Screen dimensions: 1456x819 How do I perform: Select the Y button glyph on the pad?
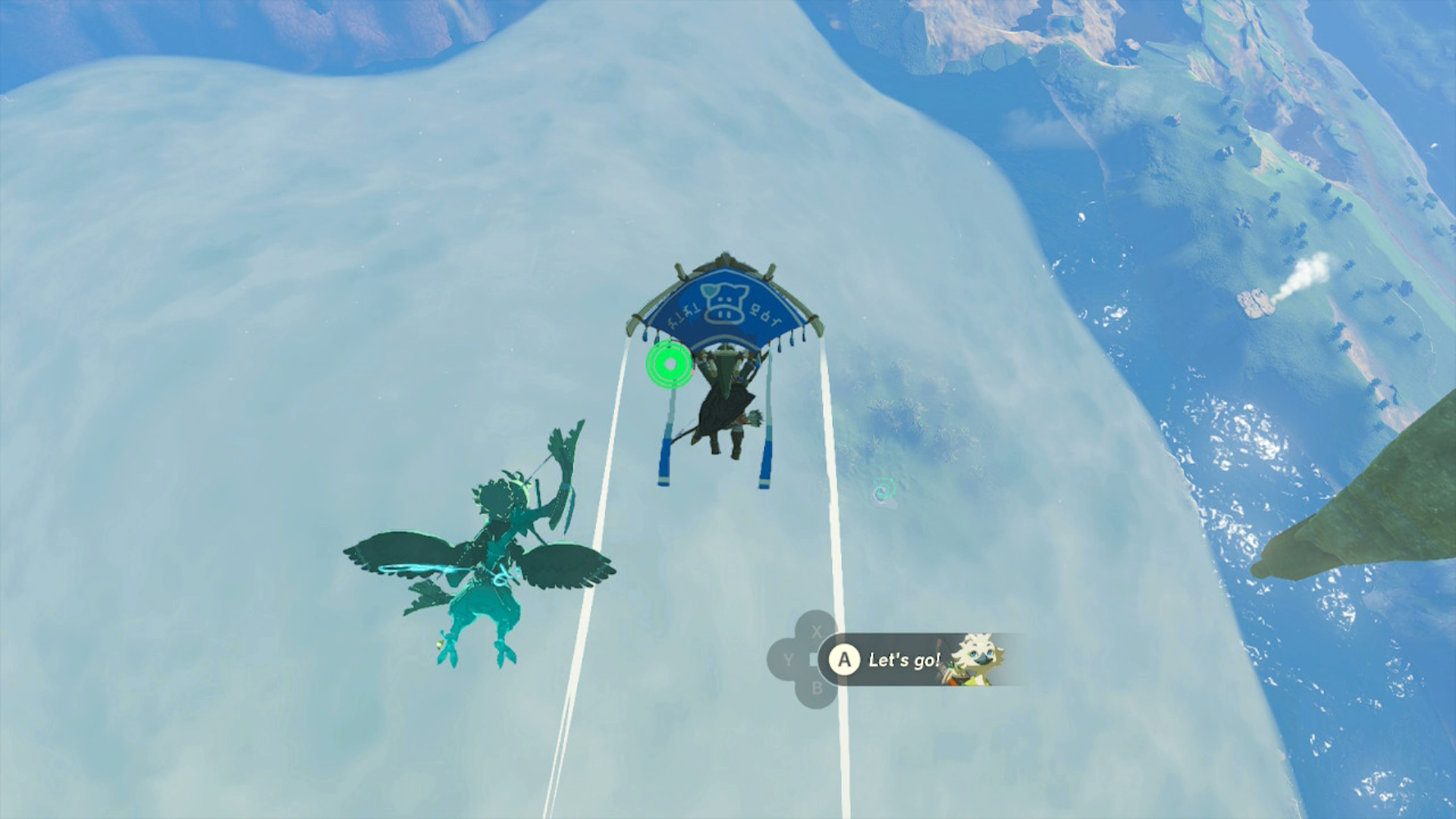789,659
